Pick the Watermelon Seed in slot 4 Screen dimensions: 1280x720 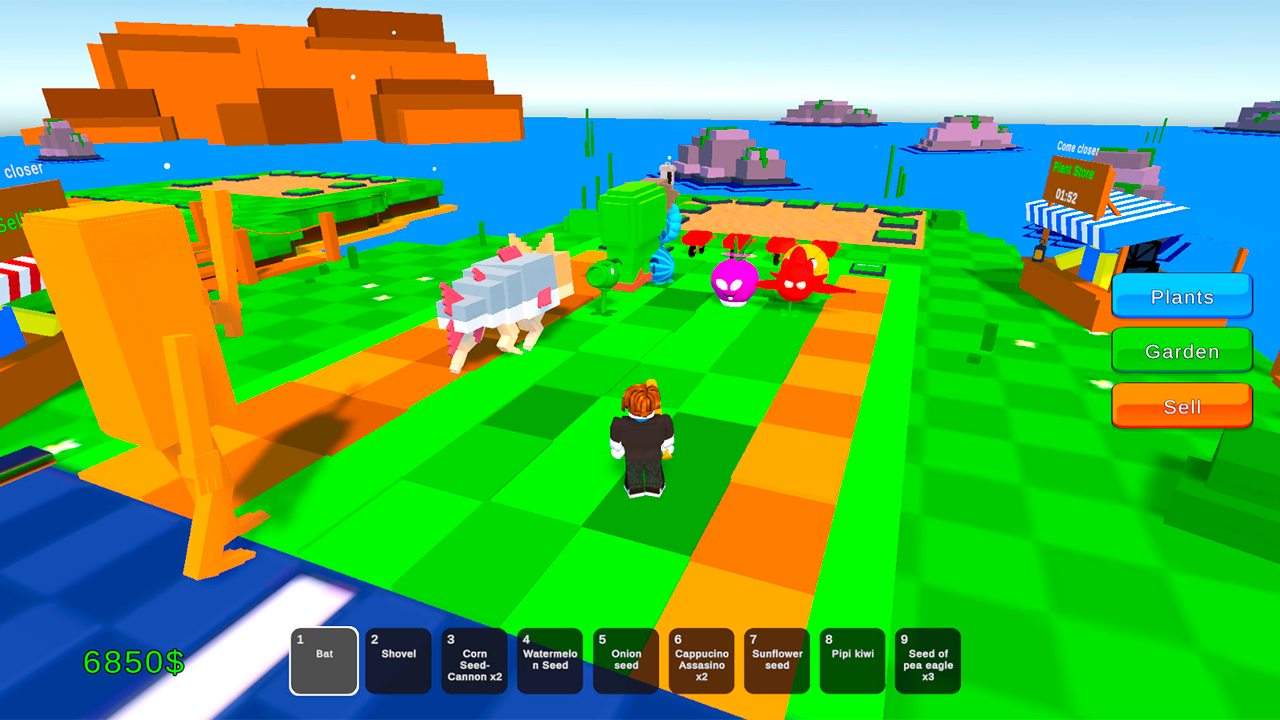coord(550,660)
